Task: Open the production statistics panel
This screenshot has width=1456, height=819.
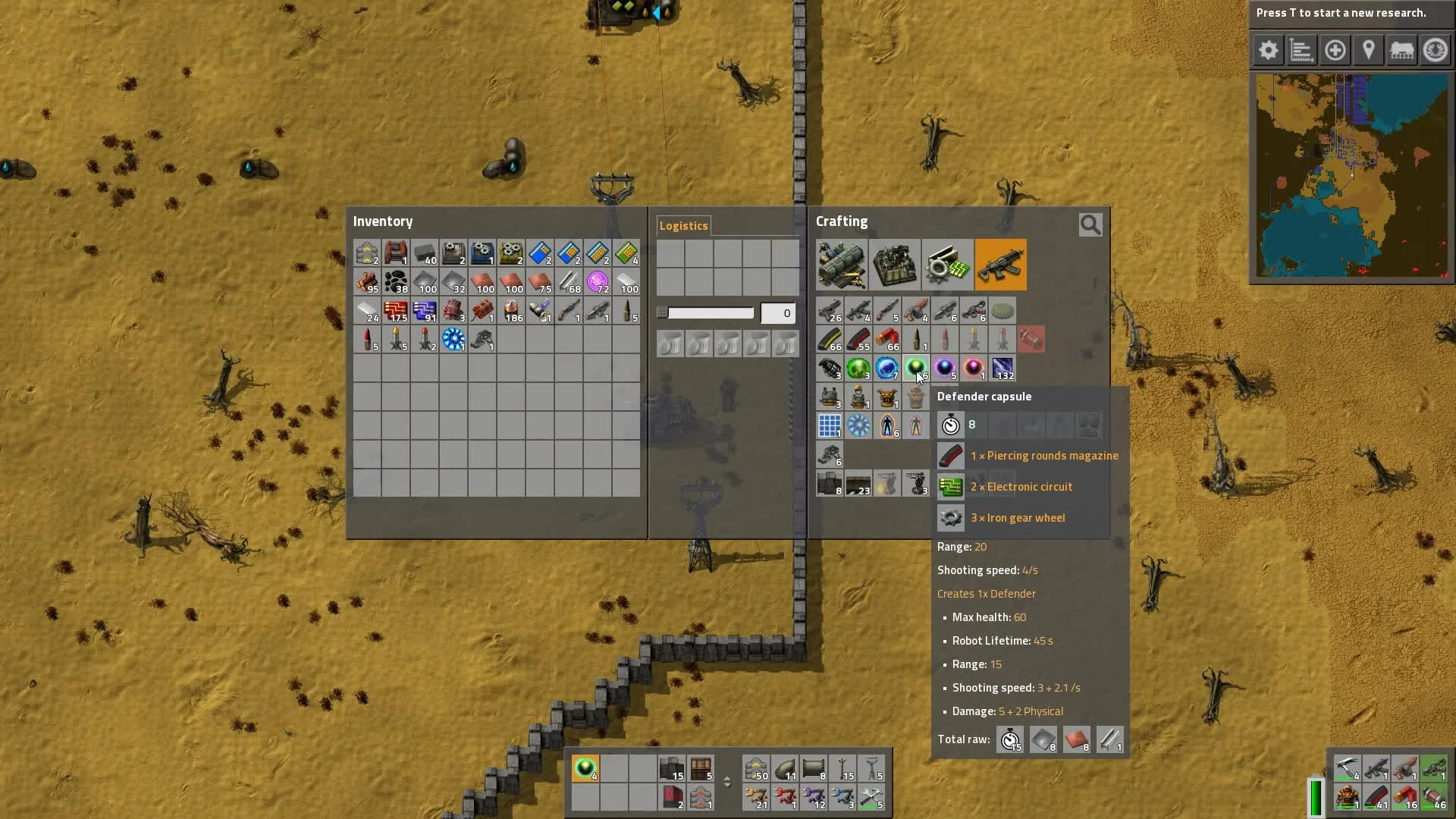Action: pos(1301,50)
